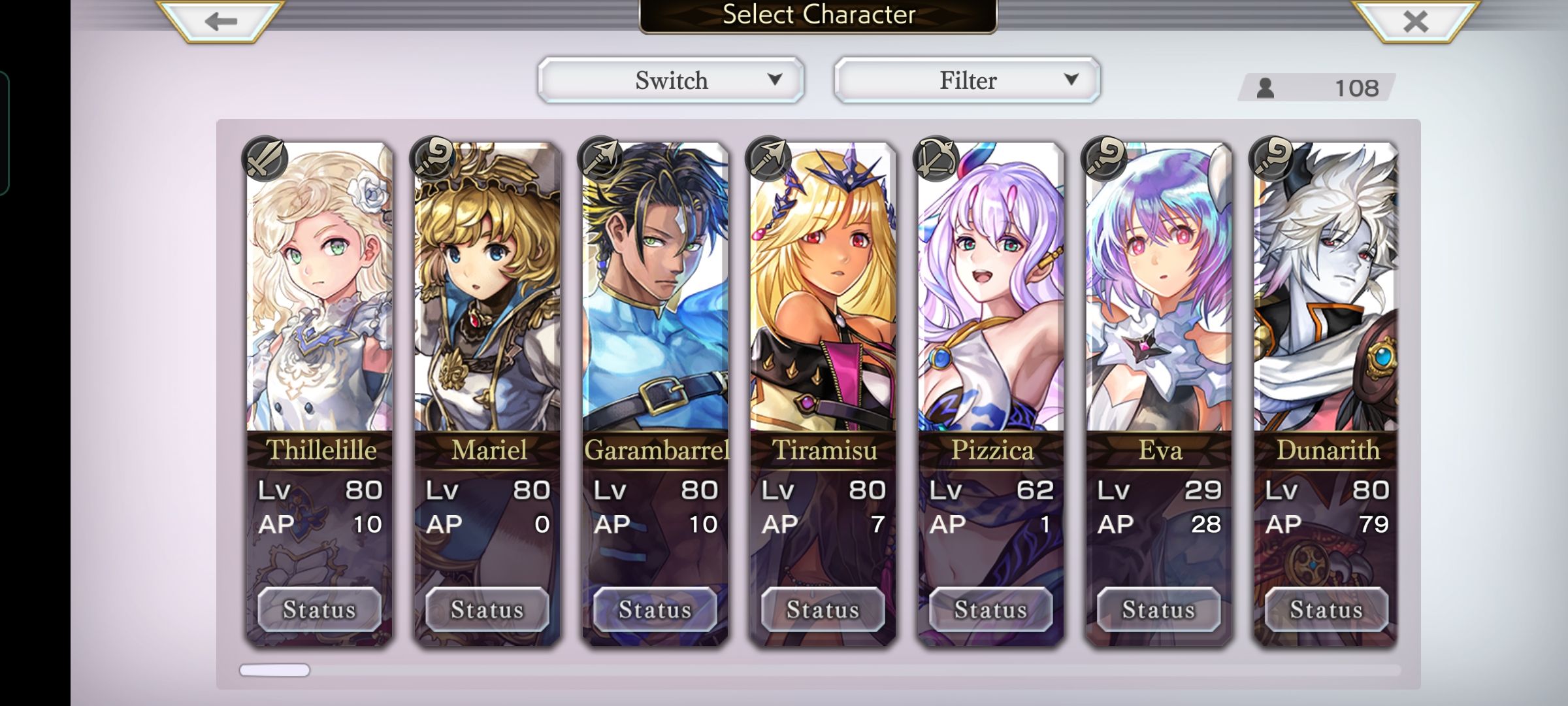The width and height of the screenshot is (1568, 706).
Task: View Thillelille's Status
Action: click(319, 609)
